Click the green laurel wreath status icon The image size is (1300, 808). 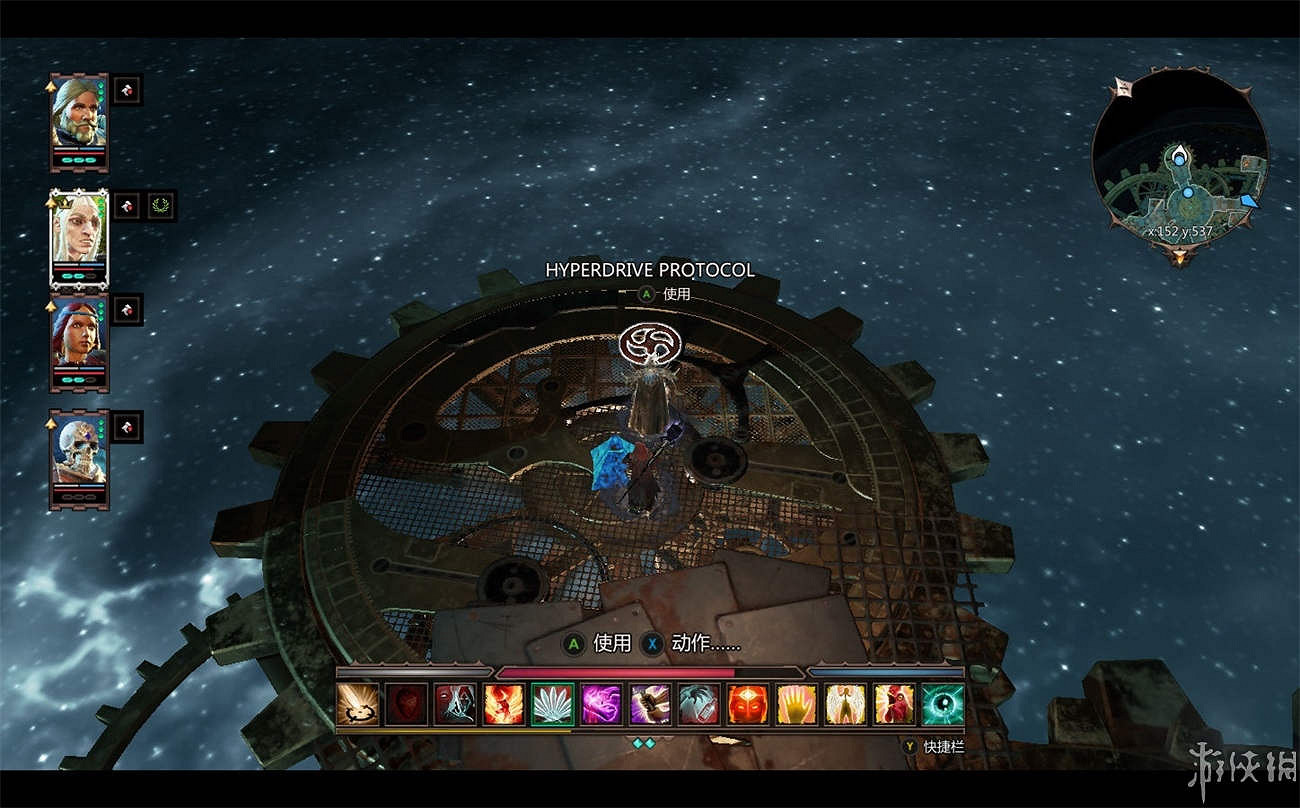pyautogui.click(x=159, y=206)
